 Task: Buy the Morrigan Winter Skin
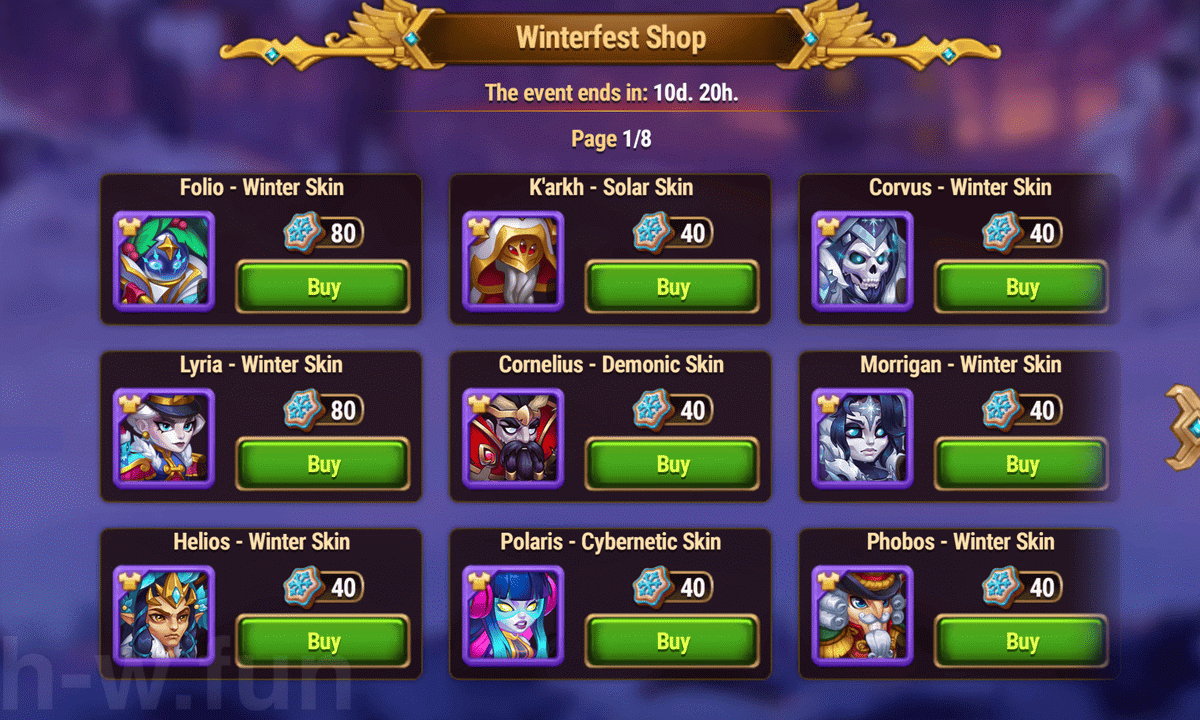point(1021,464)
